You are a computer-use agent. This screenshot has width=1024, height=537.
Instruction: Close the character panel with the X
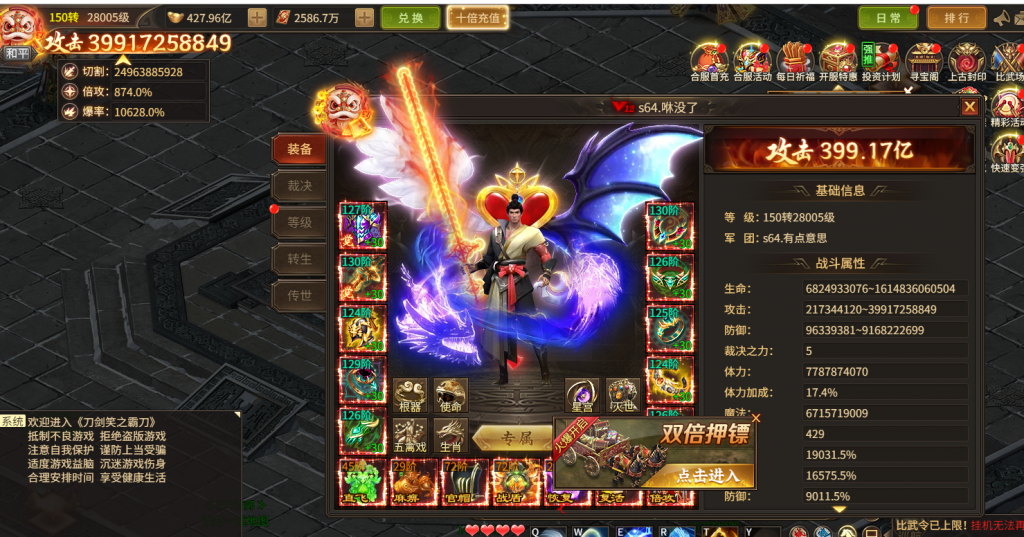click(969, 107)
